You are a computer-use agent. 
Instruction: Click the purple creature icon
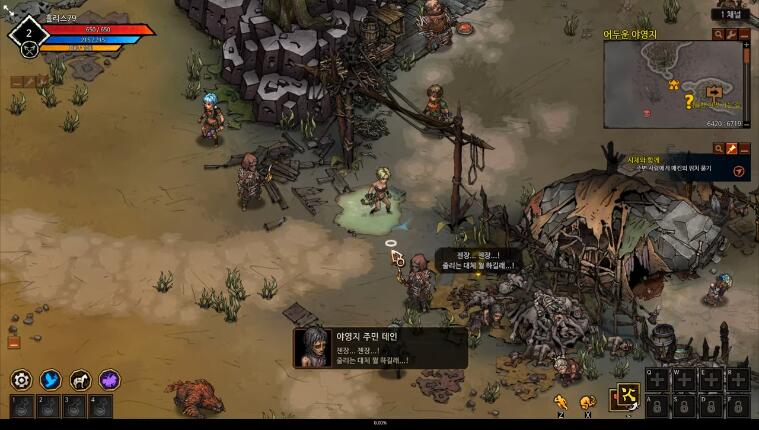tap(109, 380)
